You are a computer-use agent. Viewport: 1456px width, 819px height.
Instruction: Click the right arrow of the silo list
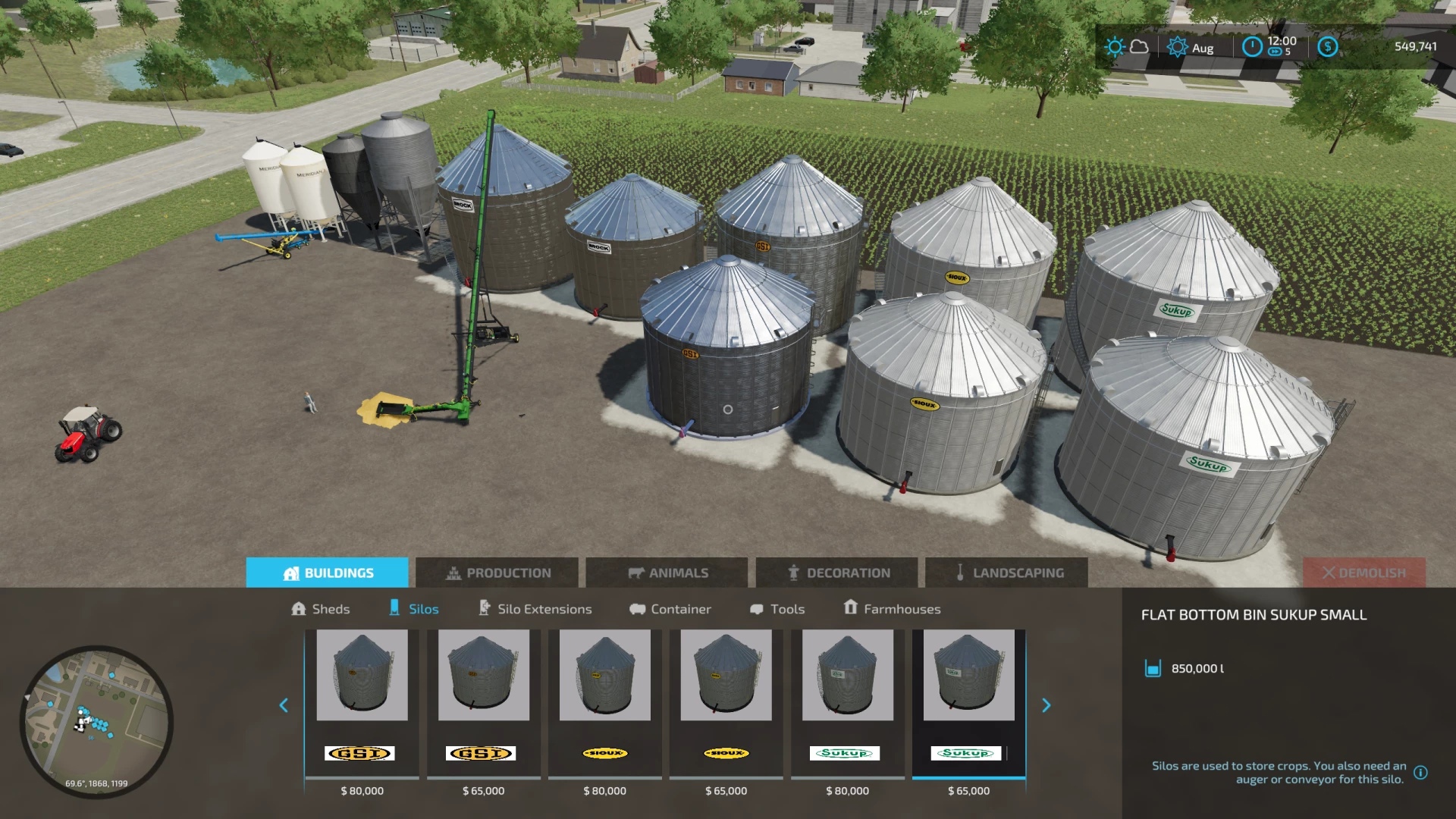pyautogui.click(x=1046, y=705)
